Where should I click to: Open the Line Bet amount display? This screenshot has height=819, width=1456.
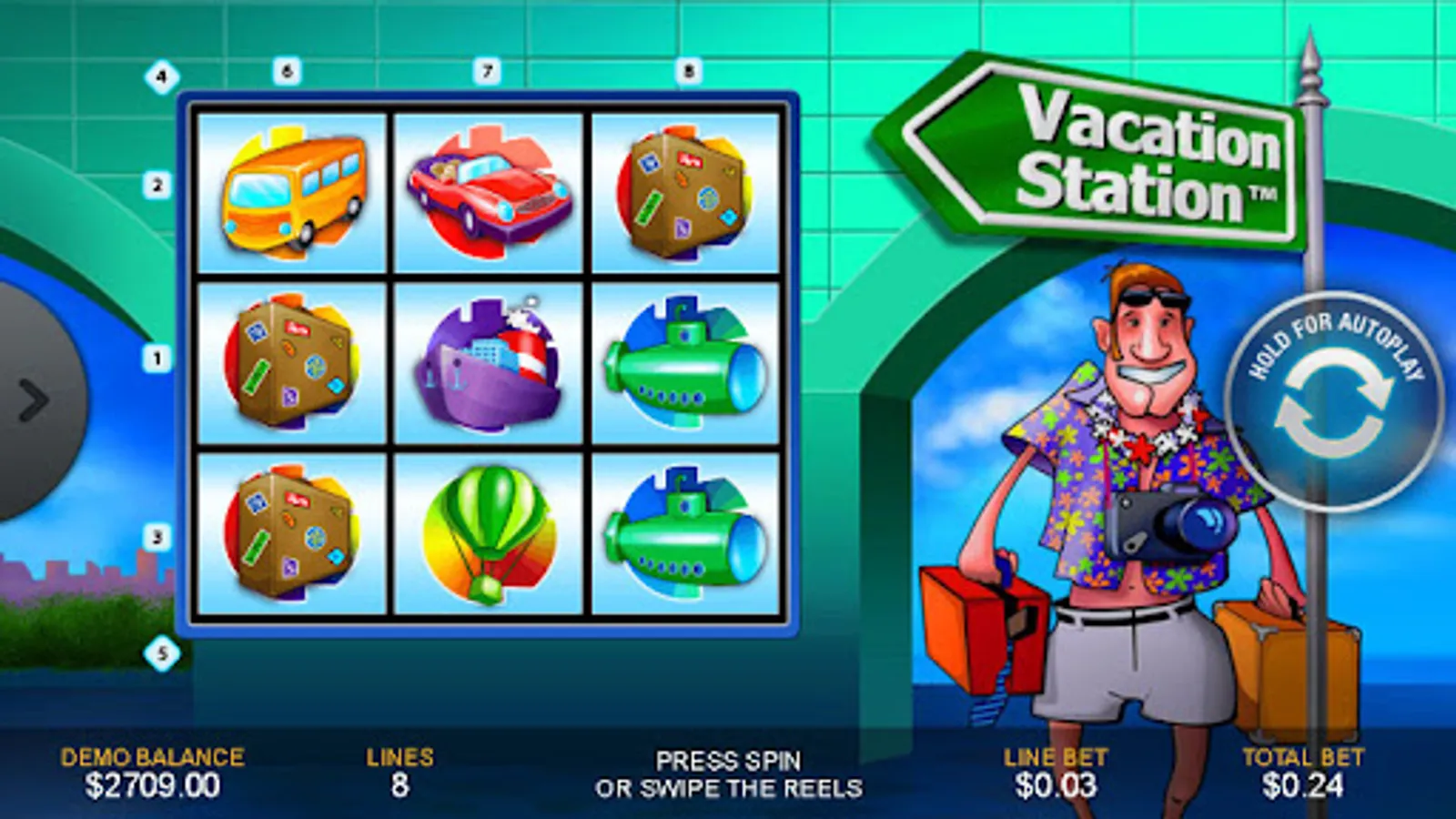1054,770
